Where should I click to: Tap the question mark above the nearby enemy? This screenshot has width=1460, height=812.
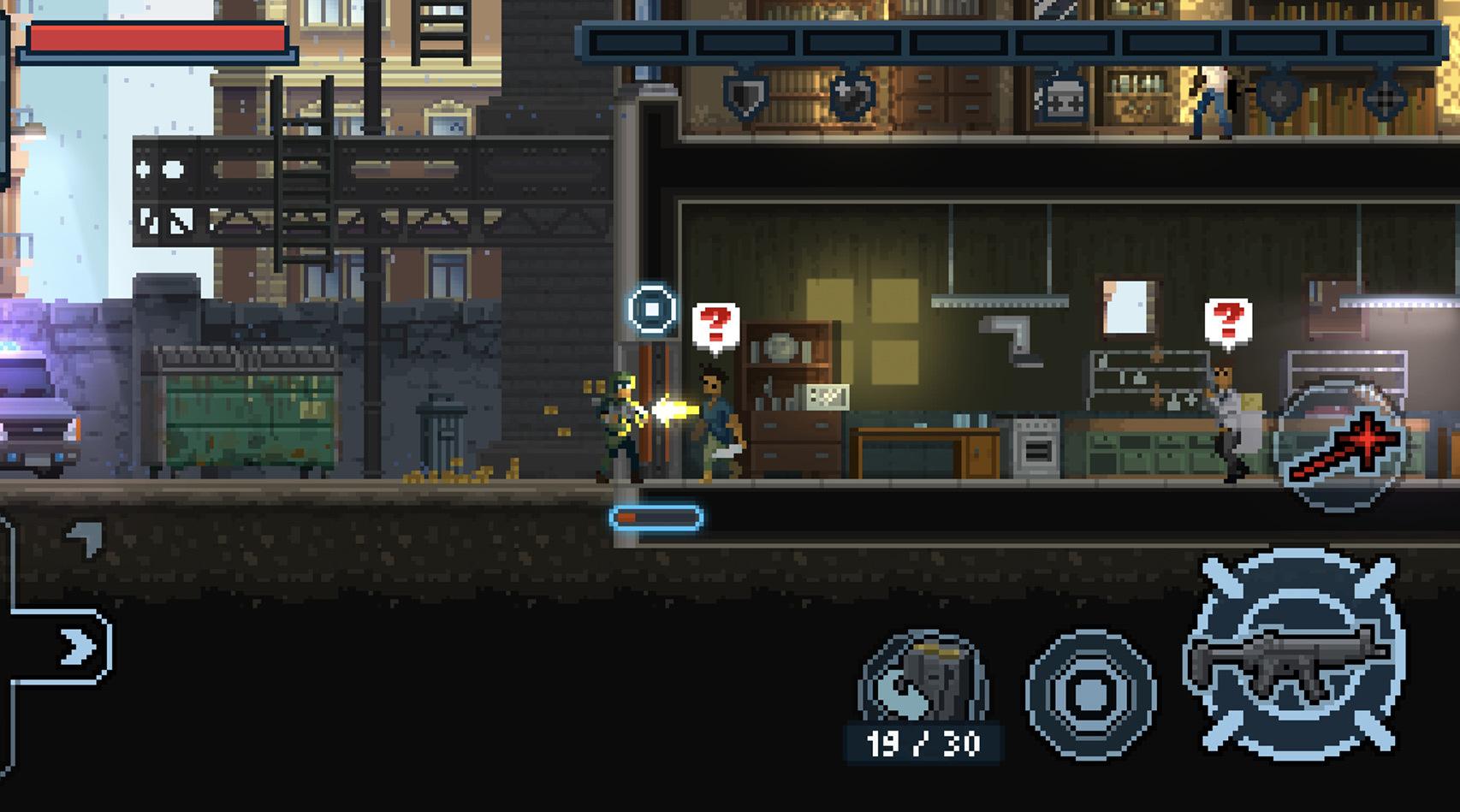coord(715,324)
